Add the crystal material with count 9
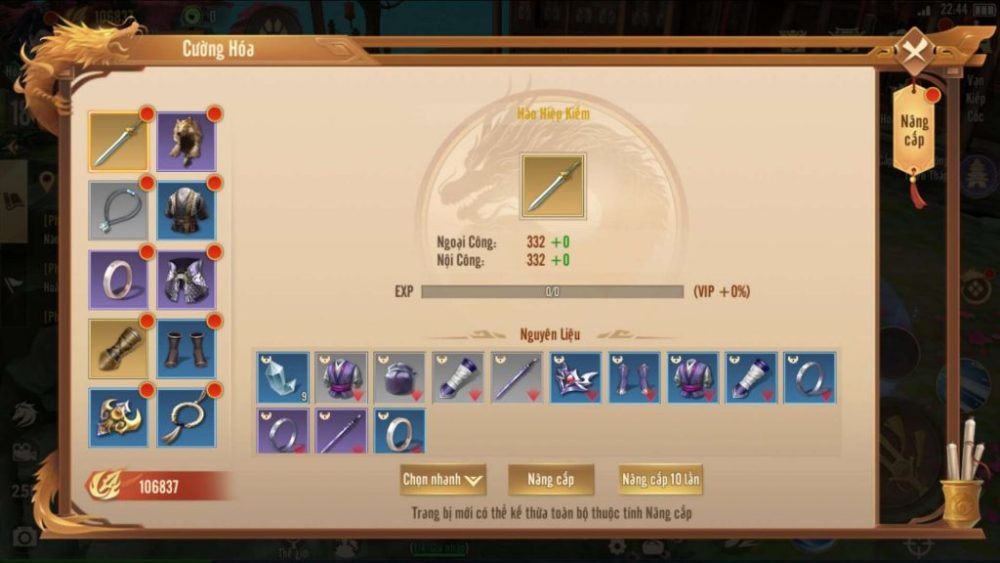The width and height of the screenshot is (1000, 563). click(x=282, y=378)
